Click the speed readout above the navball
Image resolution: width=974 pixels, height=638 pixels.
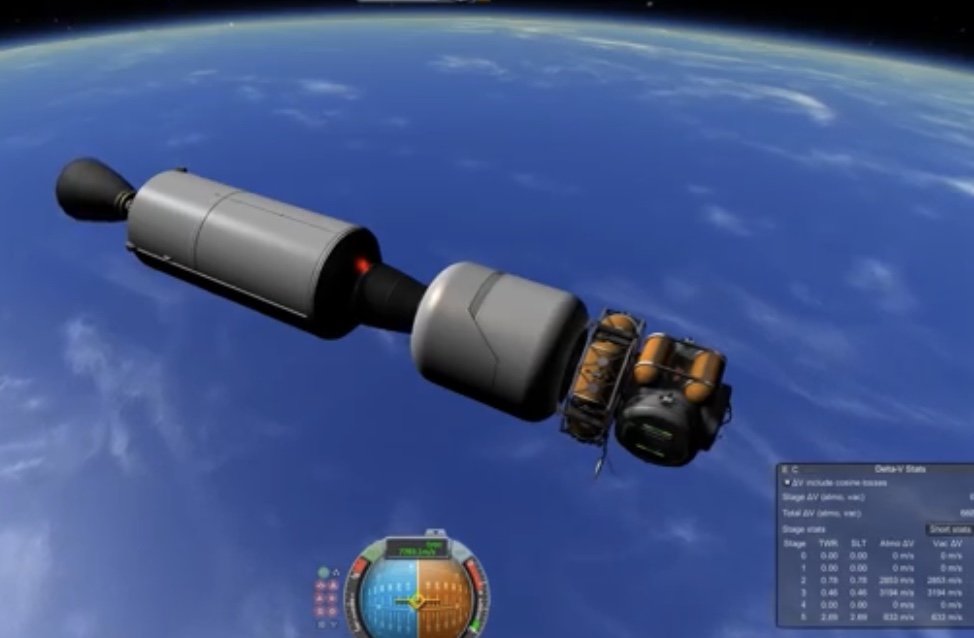[415, 551]
